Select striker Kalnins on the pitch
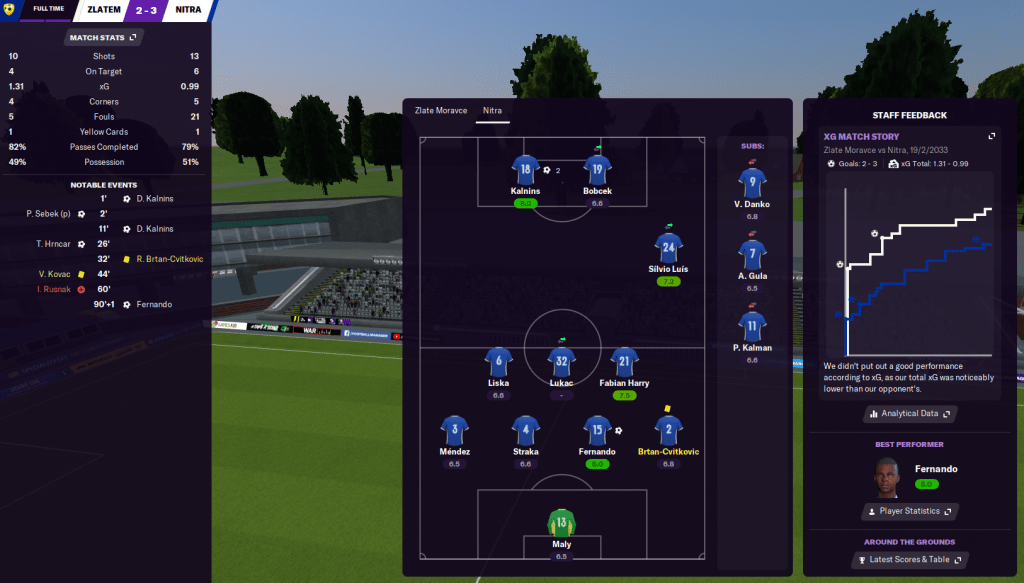This screenshot has width=1024, height=583. [x=525, y=171]
